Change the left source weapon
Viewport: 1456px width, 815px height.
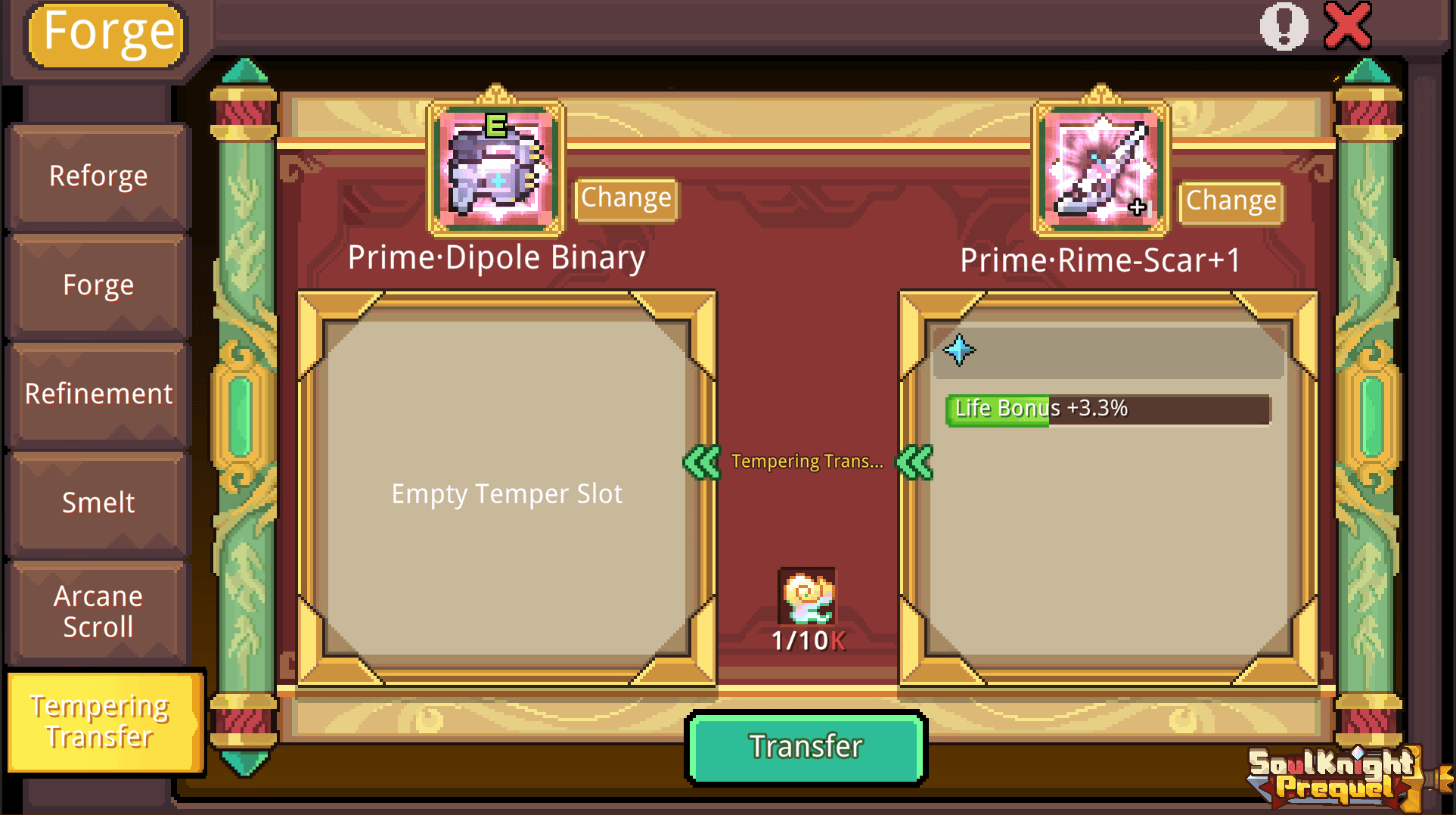coord(626,198)
